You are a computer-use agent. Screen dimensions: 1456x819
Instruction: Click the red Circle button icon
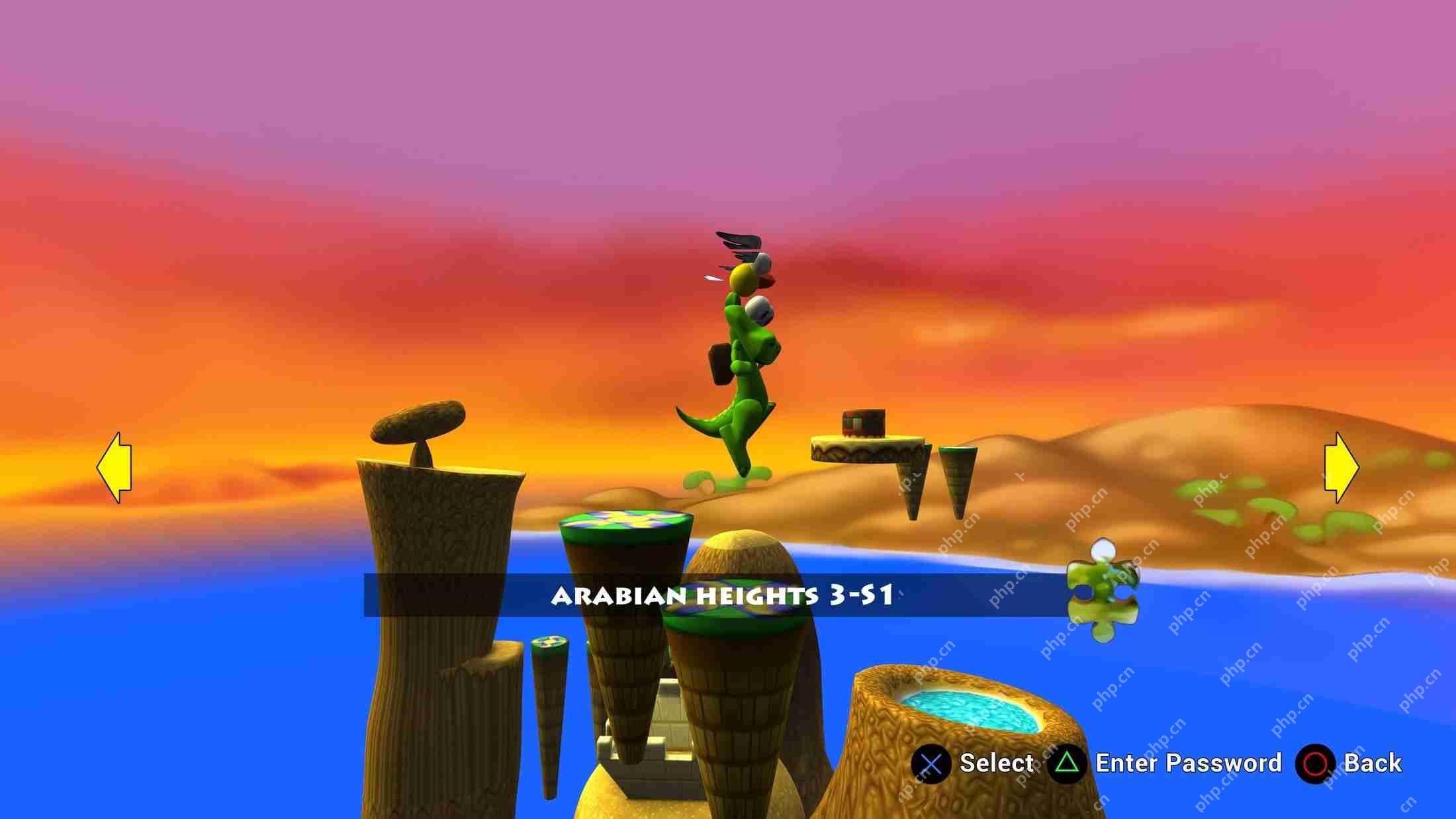point(1313,764)
